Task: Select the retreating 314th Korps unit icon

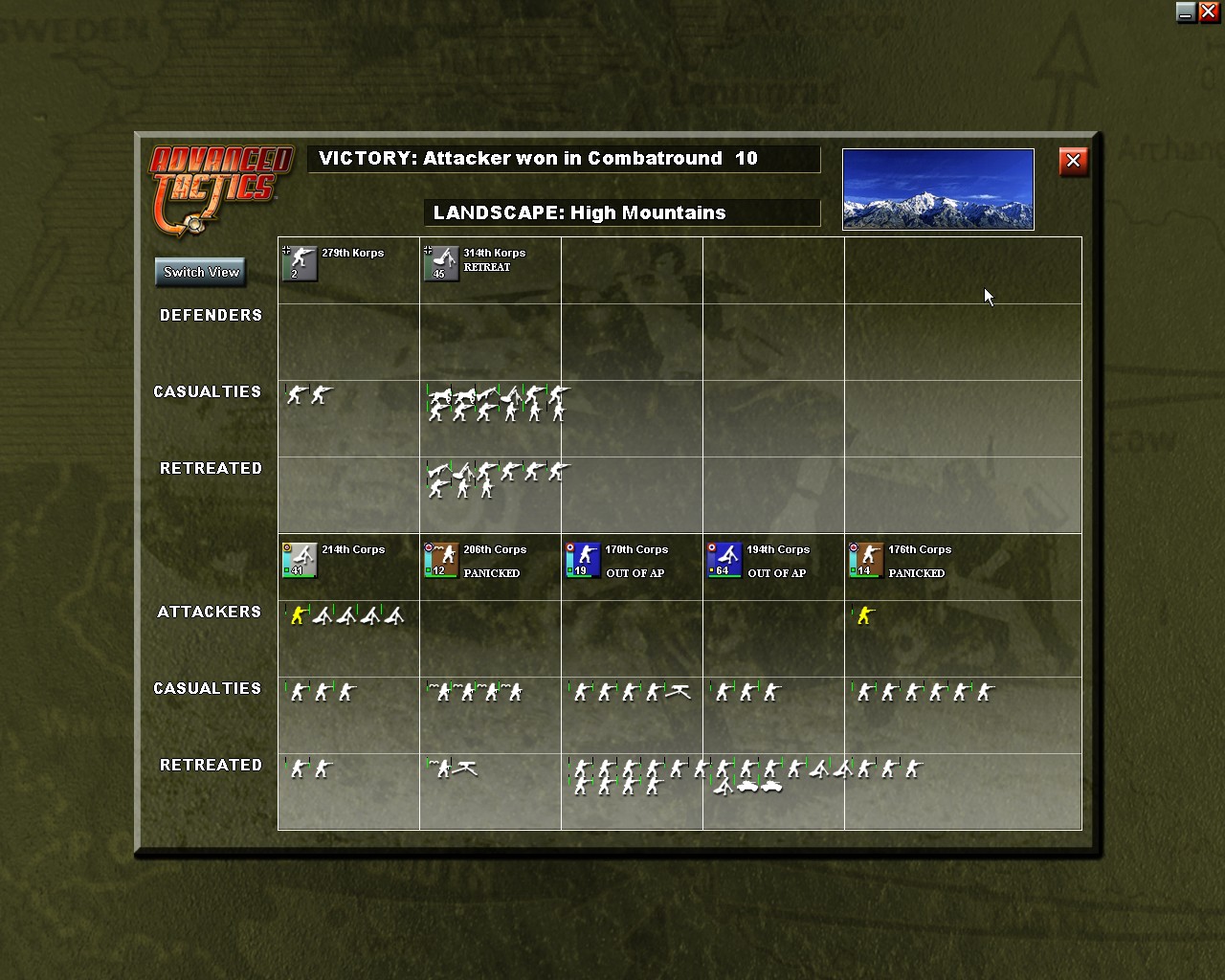Action: [441, 264]
